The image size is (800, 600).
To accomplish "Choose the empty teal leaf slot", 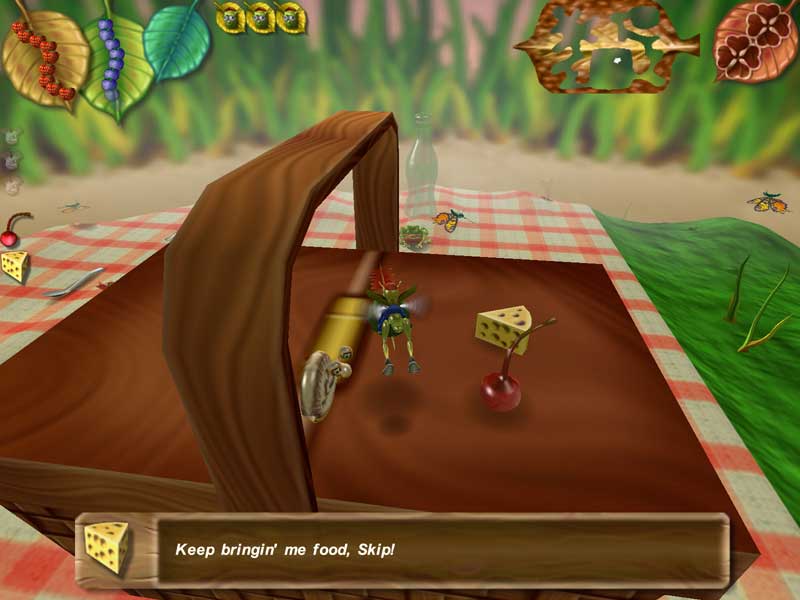I will tap(176, 40).
